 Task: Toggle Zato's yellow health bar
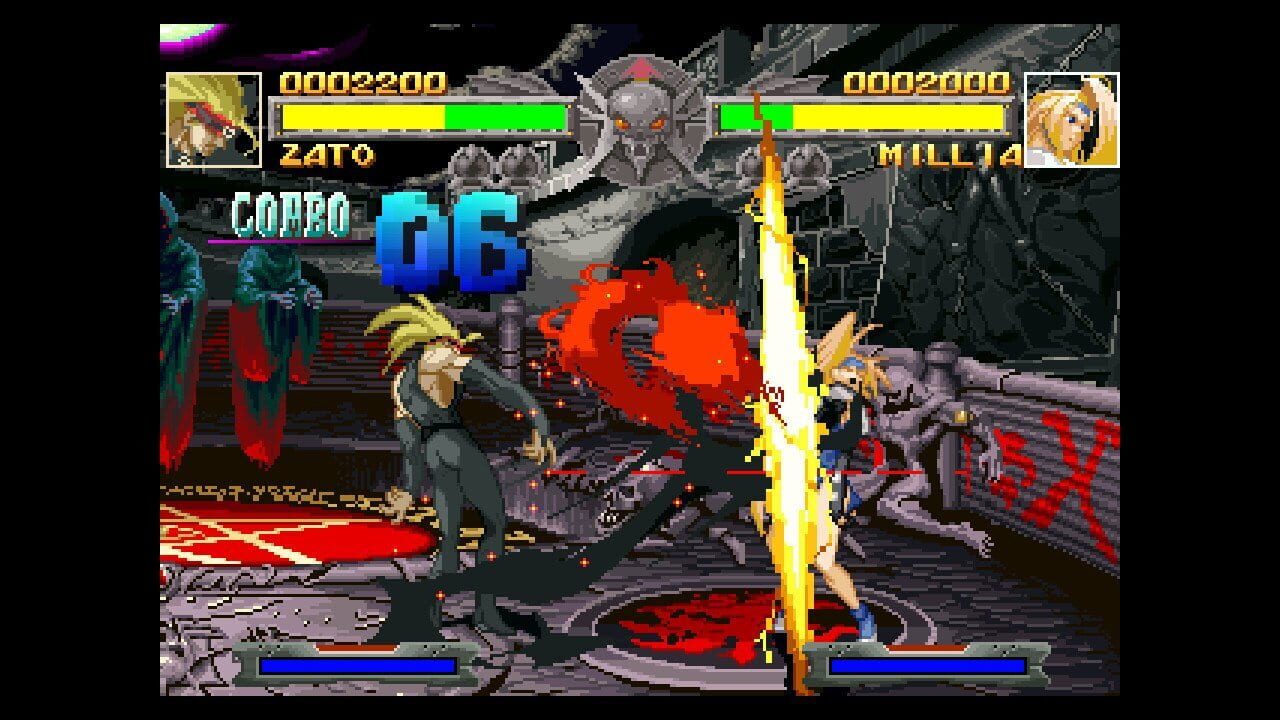coord(360,117)
